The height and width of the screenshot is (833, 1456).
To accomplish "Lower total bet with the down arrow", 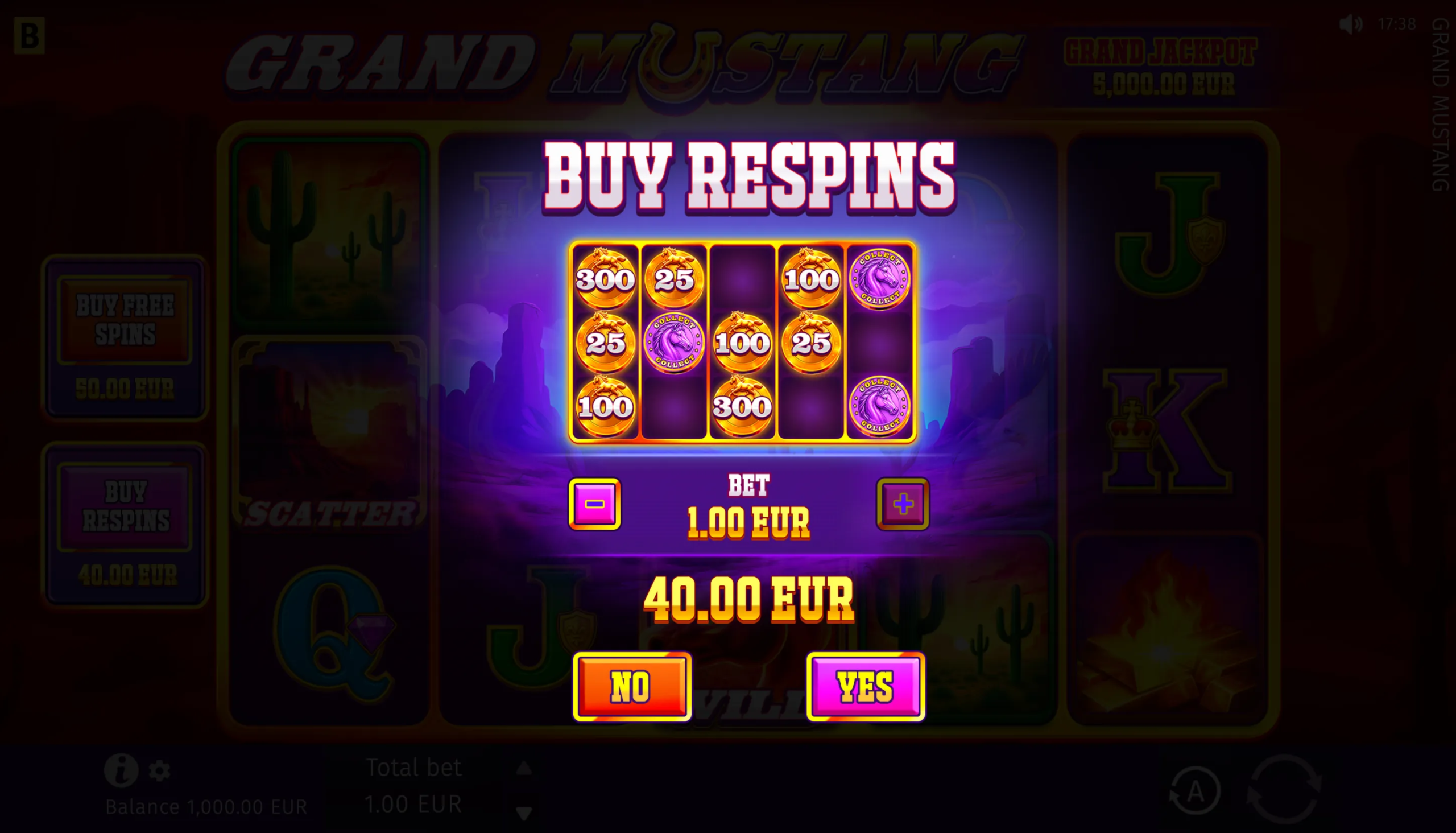I will pyautogui.click(x=524, y=812).
